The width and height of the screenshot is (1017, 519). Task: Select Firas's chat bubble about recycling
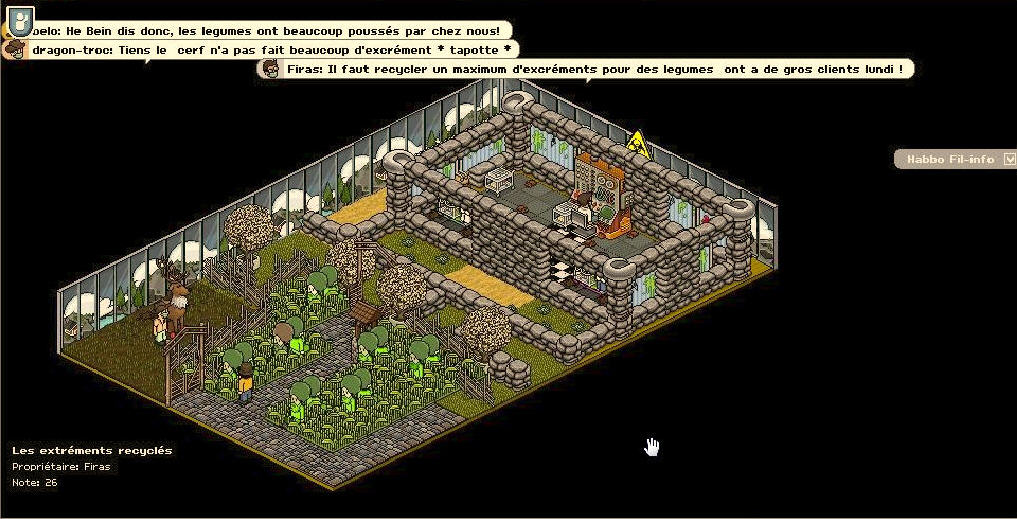click(x=590, y=68)
